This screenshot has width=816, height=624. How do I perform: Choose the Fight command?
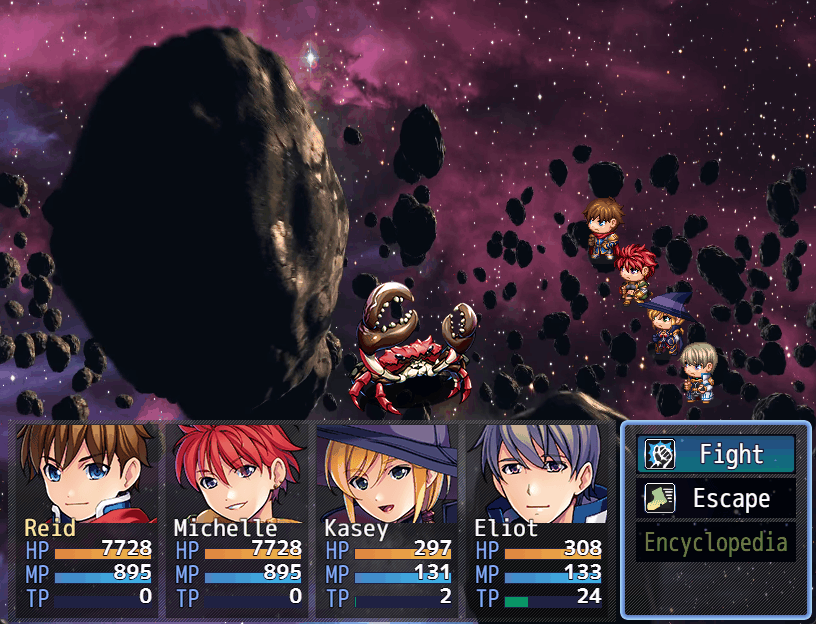pos(716,455)
